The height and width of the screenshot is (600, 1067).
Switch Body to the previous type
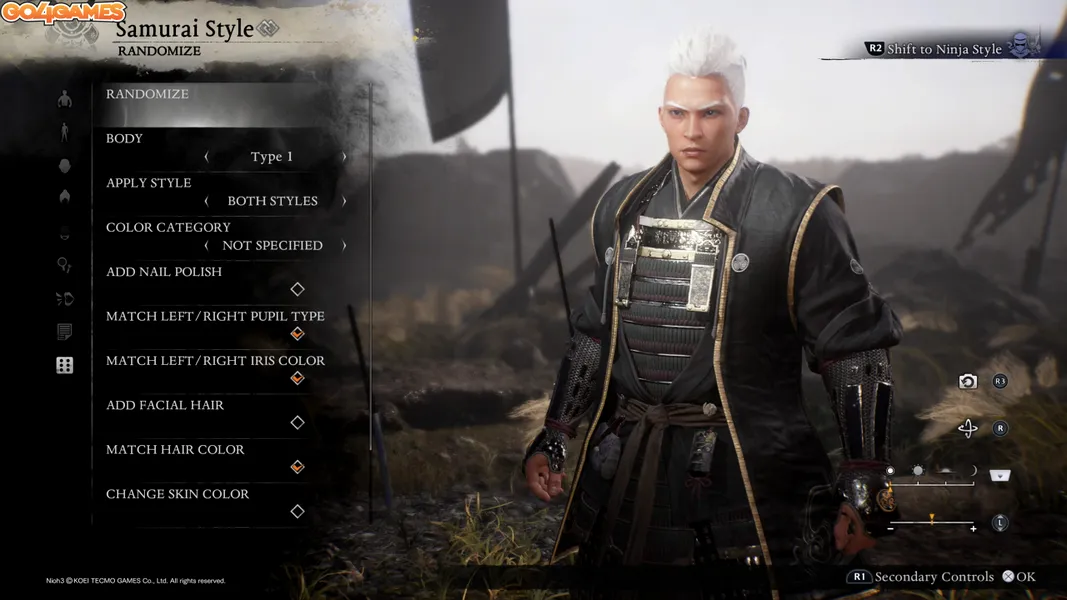click(207, 157)
